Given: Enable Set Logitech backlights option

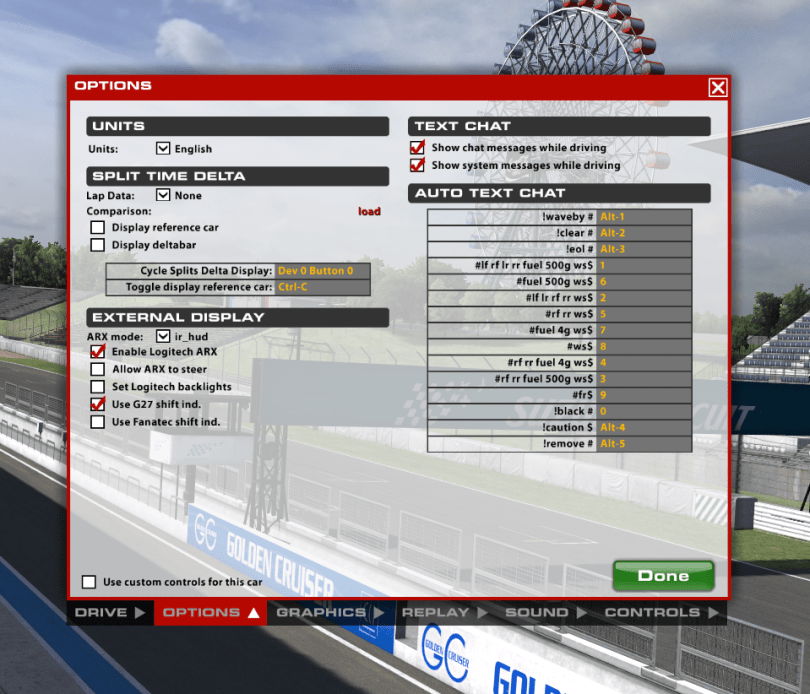Looking at the screenshot, I should [x=98, y=386].
